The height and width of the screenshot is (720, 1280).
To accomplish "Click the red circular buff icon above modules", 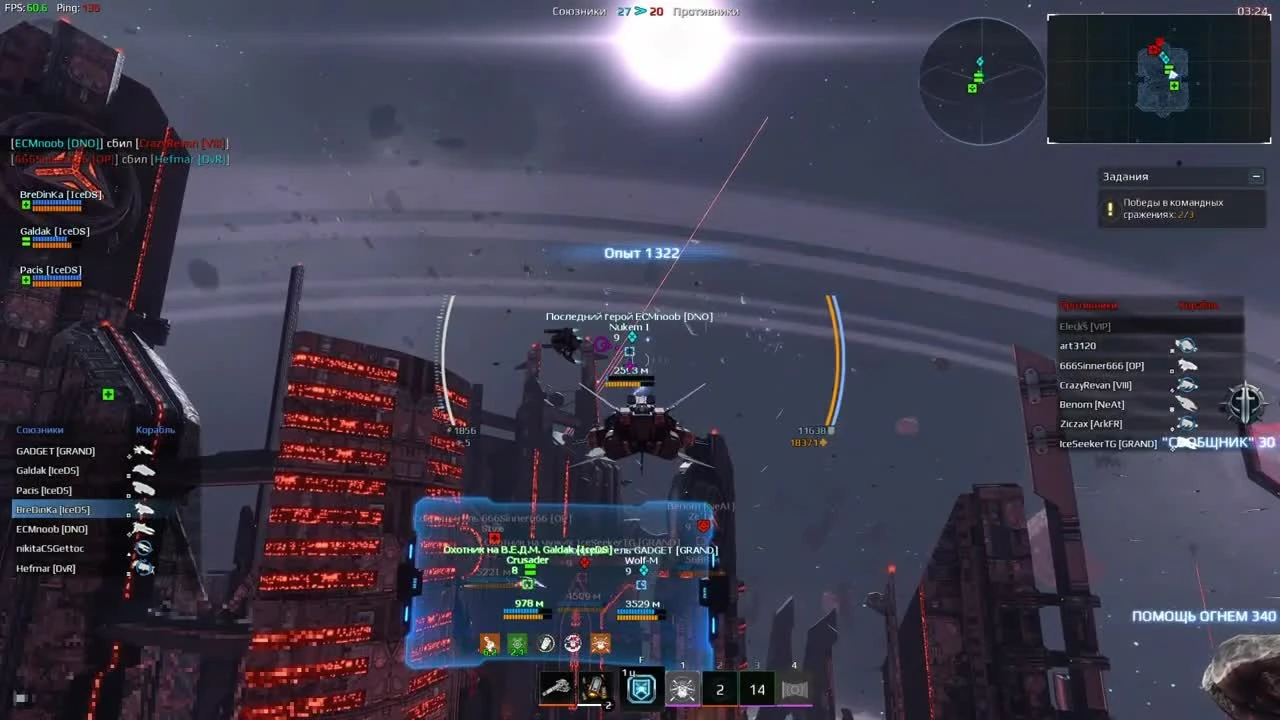I will pos(572,643).
